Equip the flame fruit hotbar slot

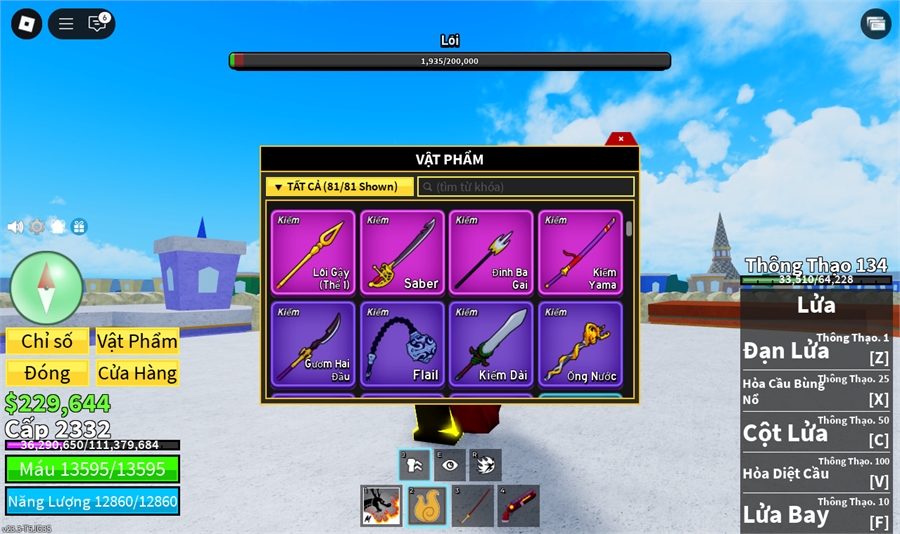(x=427, y=506)
